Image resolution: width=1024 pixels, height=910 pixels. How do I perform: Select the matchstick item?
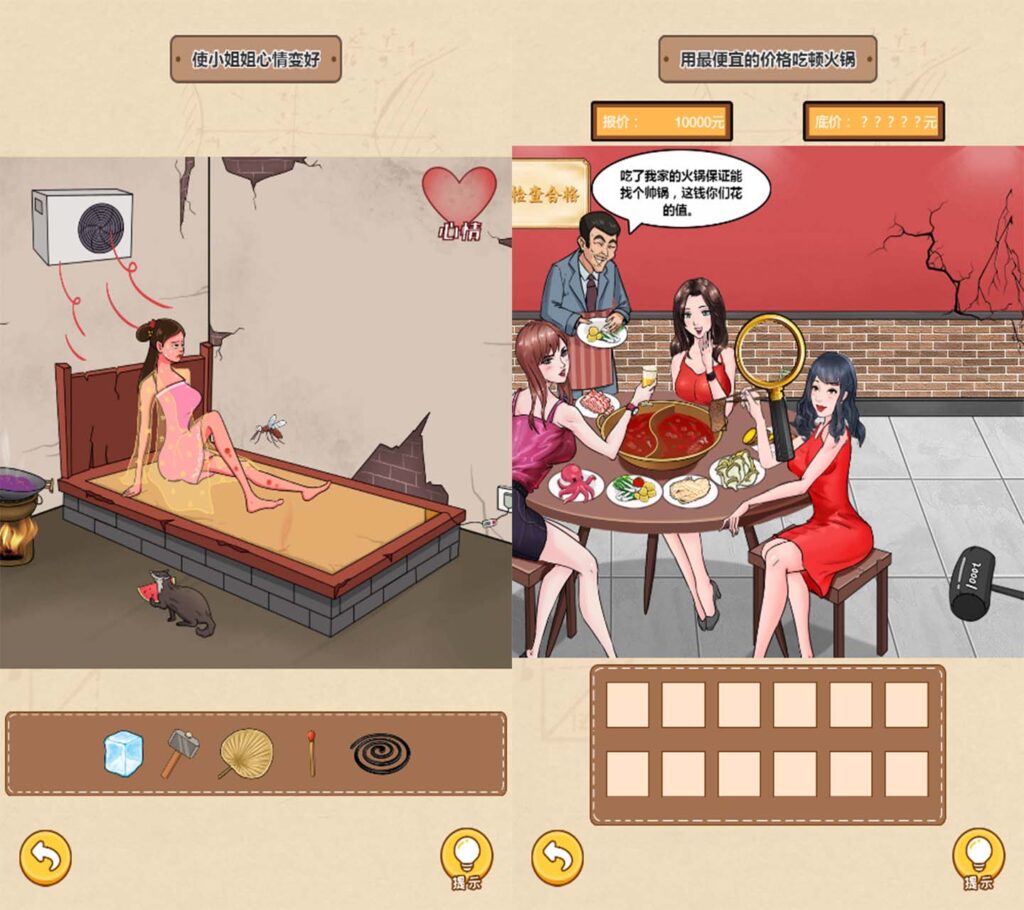312,753
